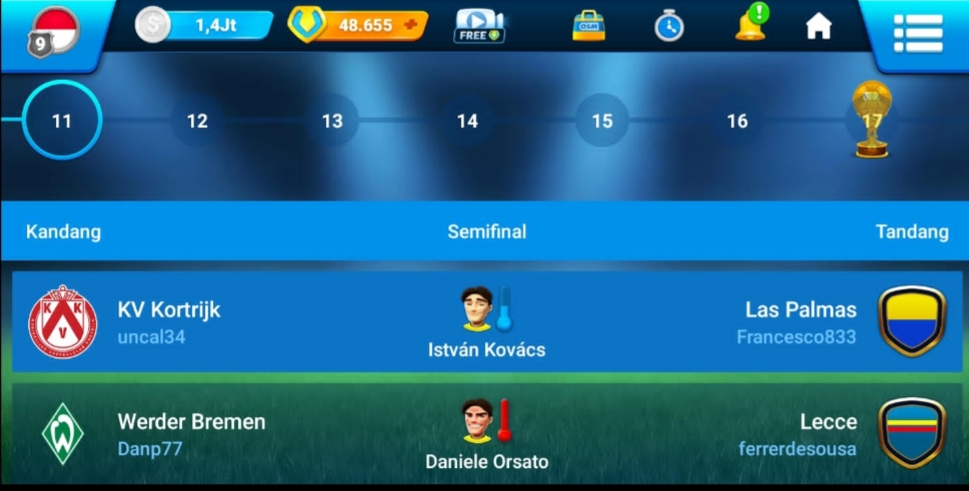View referee István Kovács

[x=486, y=322]
